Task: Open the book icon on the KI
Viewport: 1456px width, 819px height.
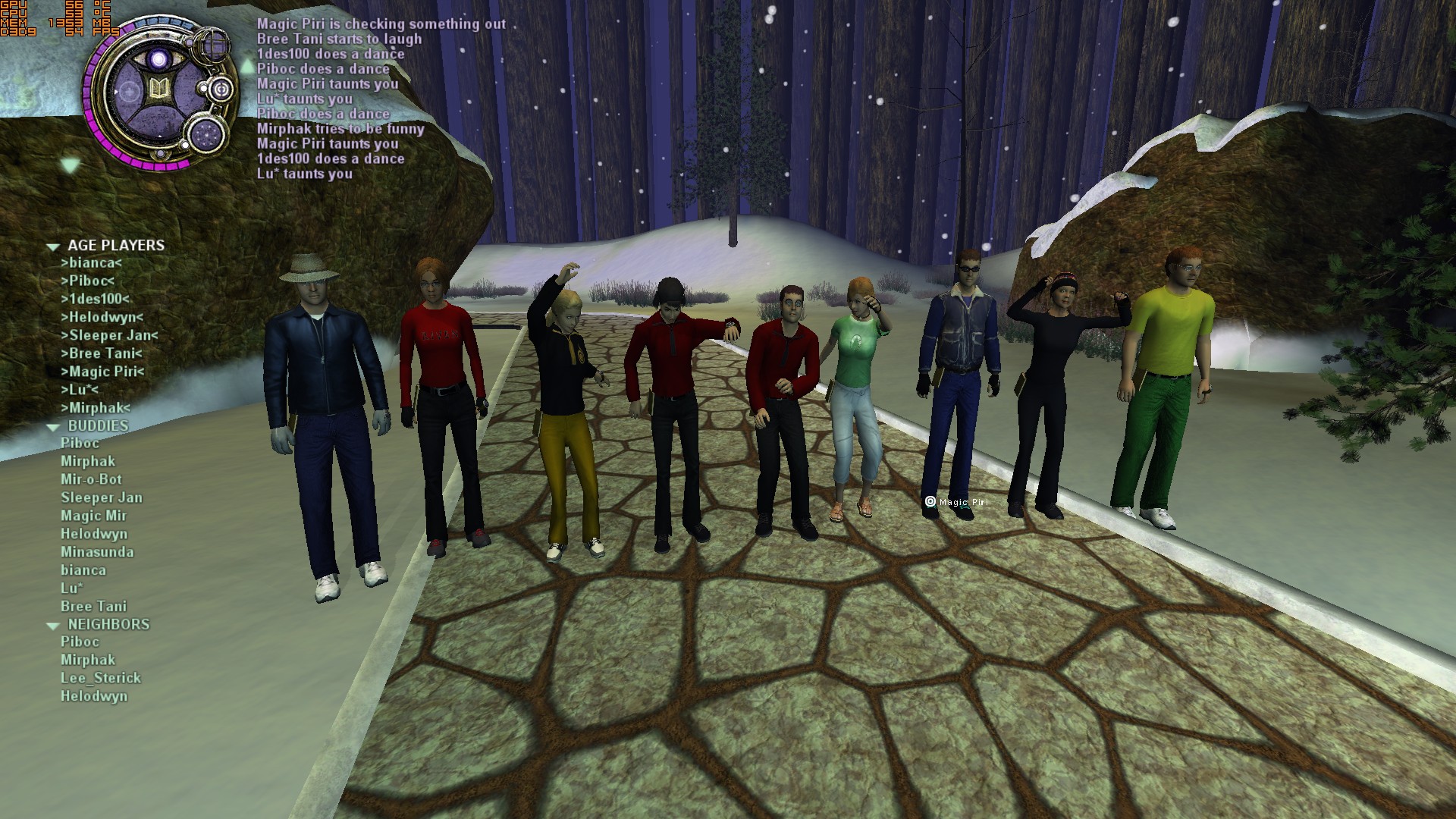Action: click(159, 90)
